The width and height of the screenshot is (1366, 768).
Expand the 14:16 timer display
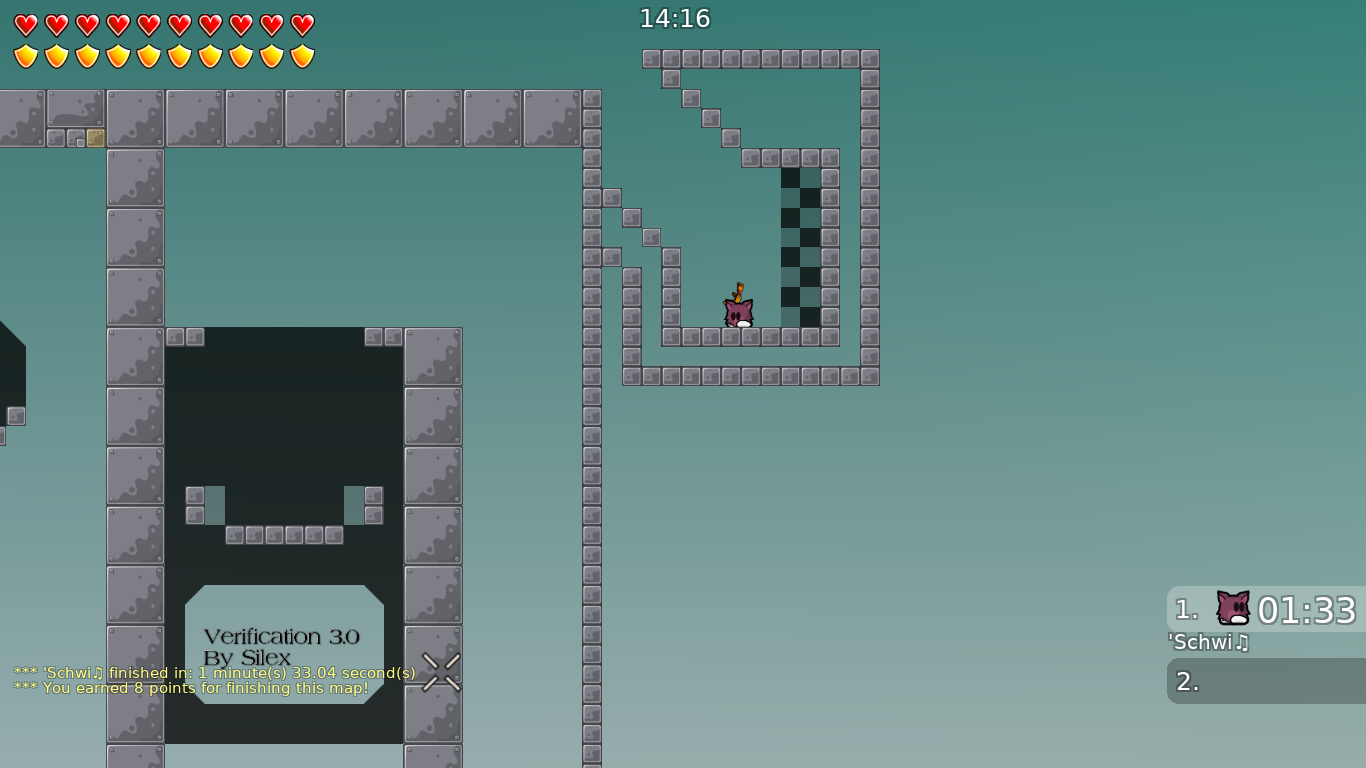tap(674, 17)
